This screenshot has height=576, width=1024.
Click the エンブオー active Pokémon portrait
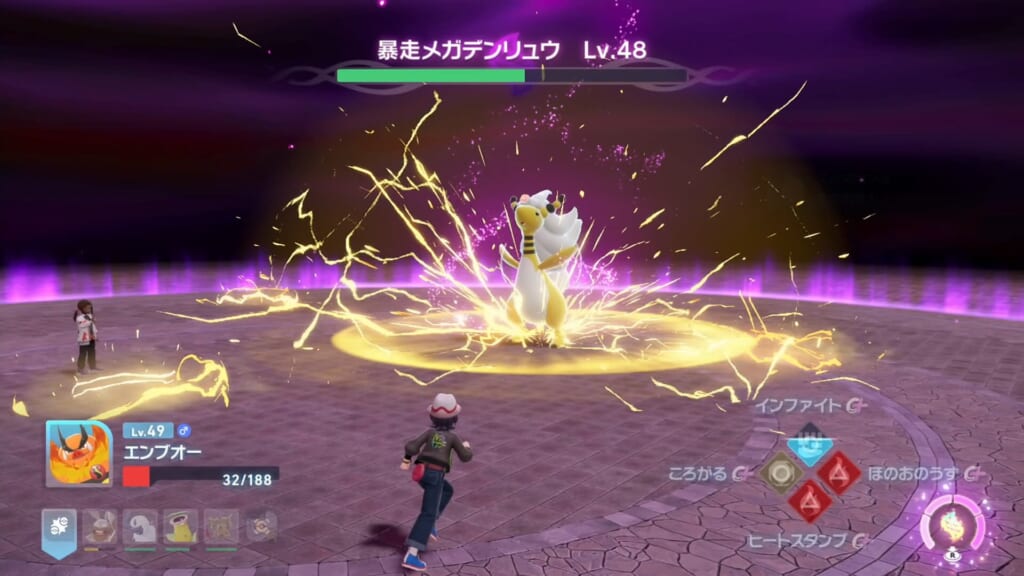point(78,453)
